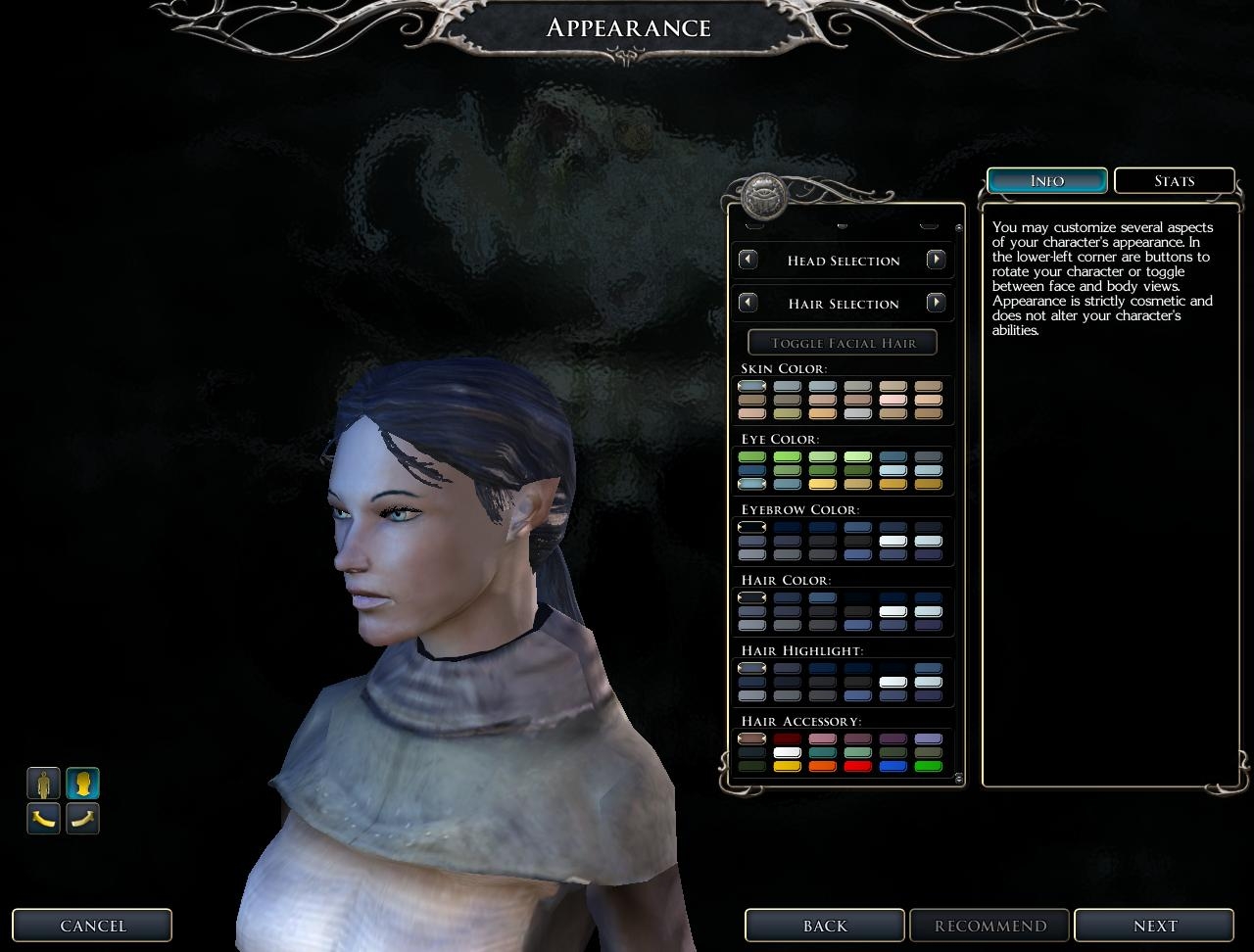Open the Info tab

point(1046,180)
